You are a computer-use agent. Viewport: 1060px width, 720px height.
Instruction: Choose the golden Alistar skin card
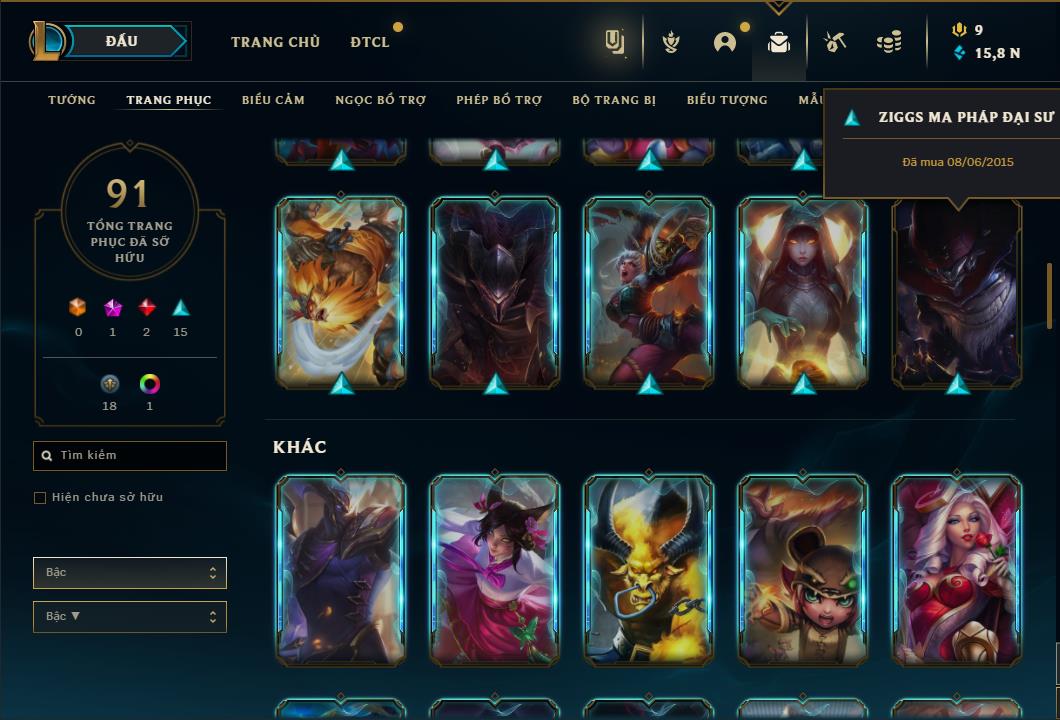click(x=649, y=570)
